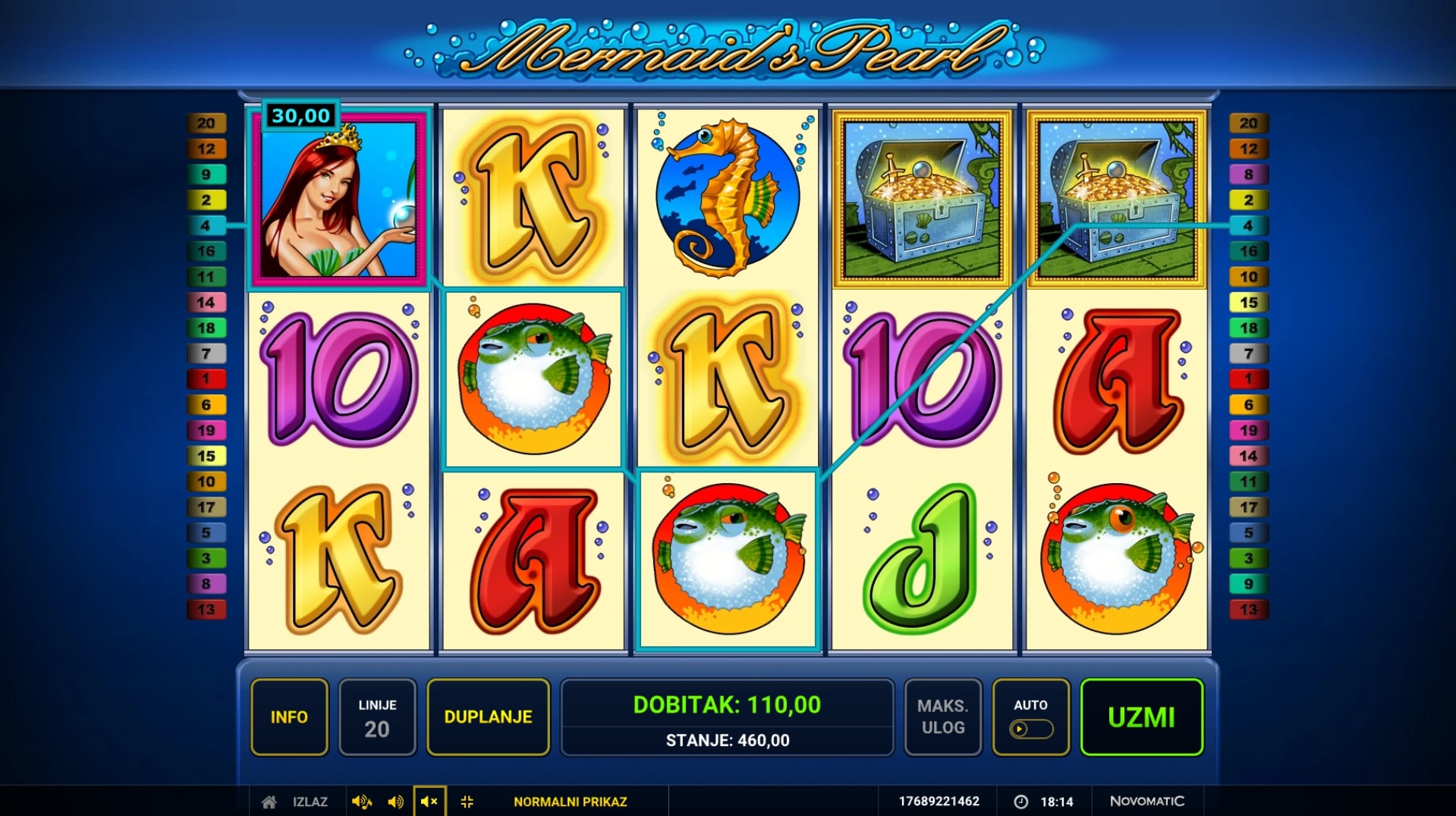Open the INFO paytable
The width and height of the screenshot is (1456, 816).
point(289,717)
